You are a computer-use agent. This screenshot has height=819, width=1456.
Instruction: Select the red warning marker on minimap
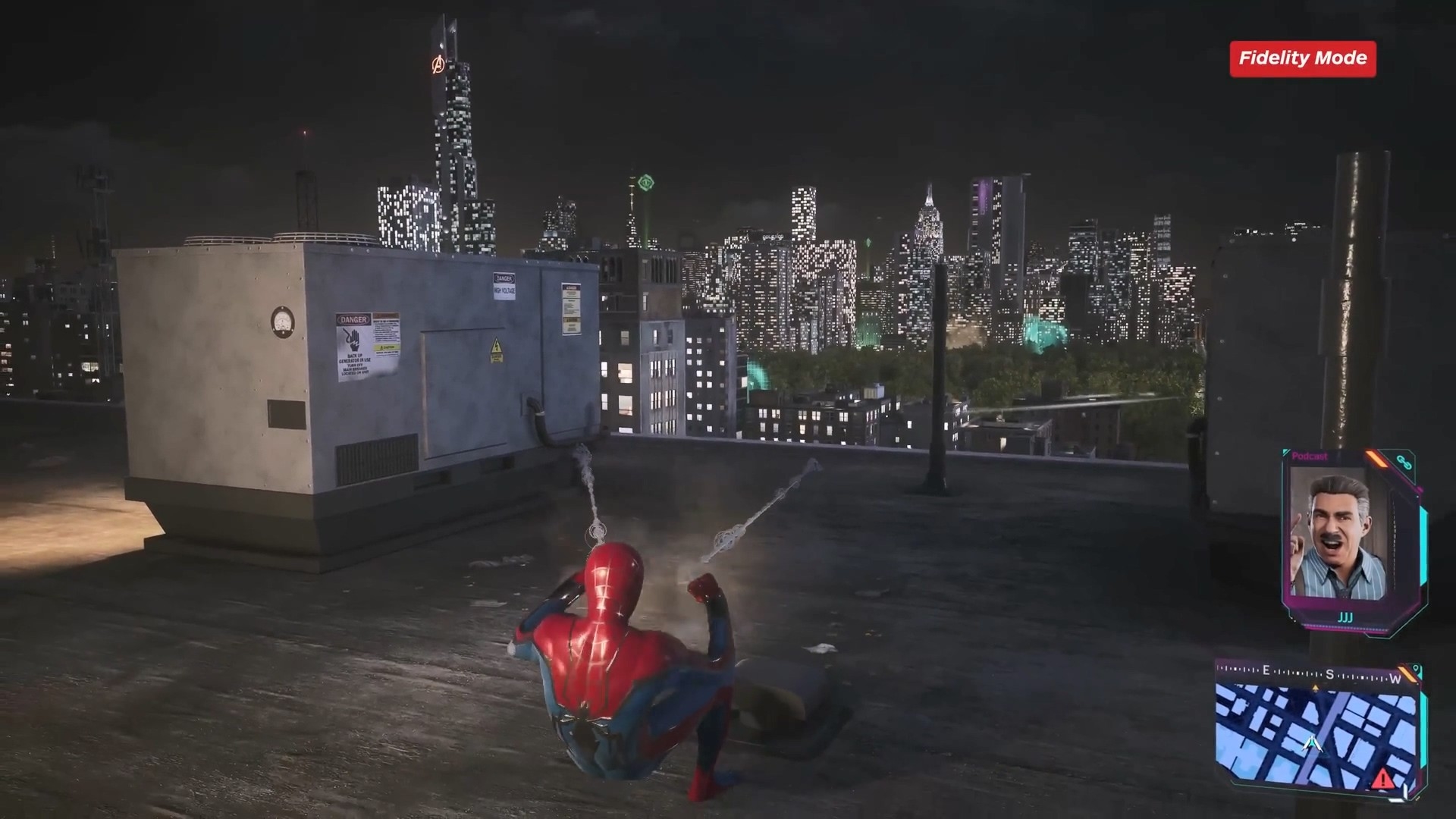tap(1382, 778)
